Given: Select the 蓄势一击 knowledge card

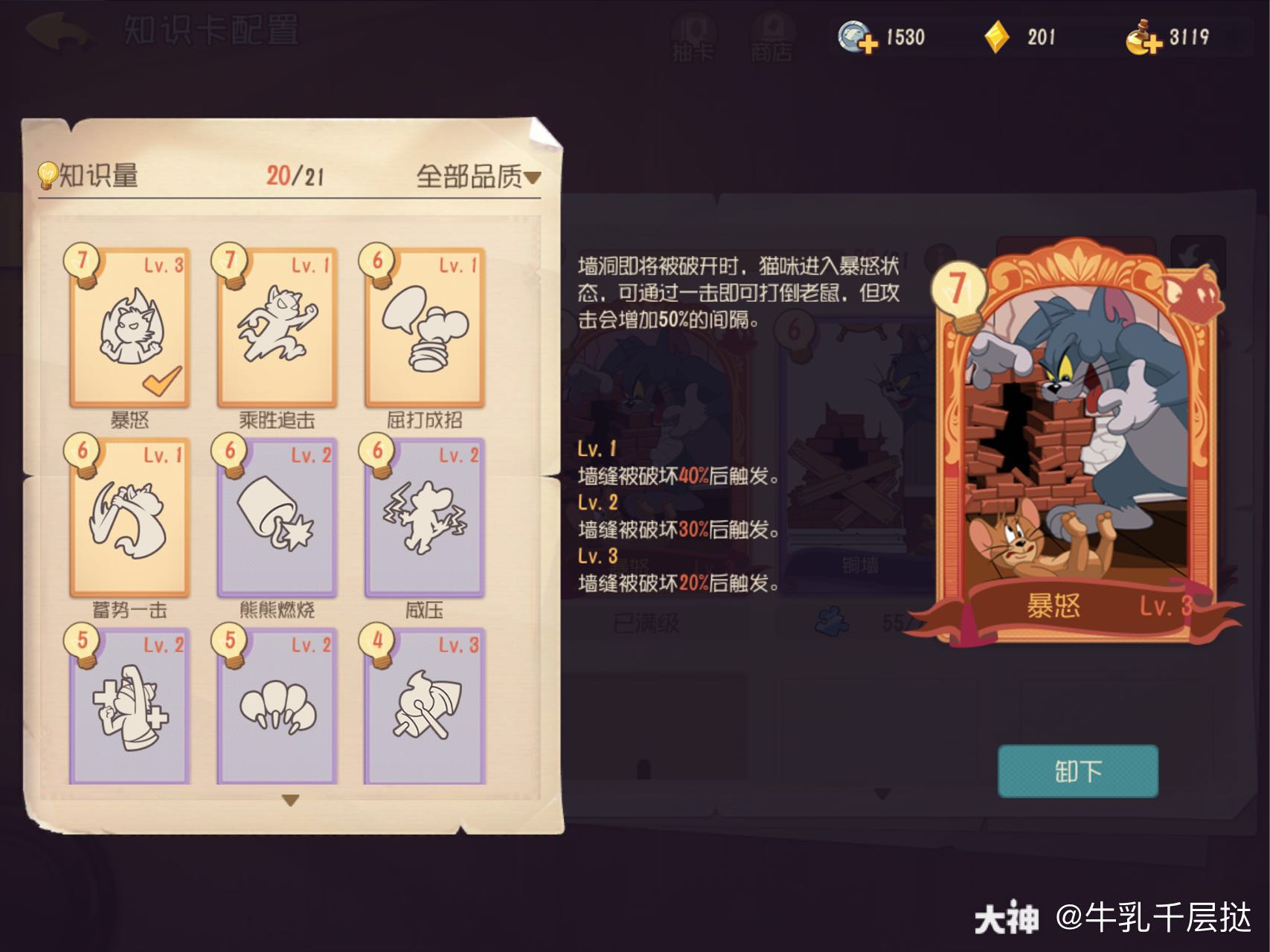Looking at the screenshot, I should click(x=125, y=517).
